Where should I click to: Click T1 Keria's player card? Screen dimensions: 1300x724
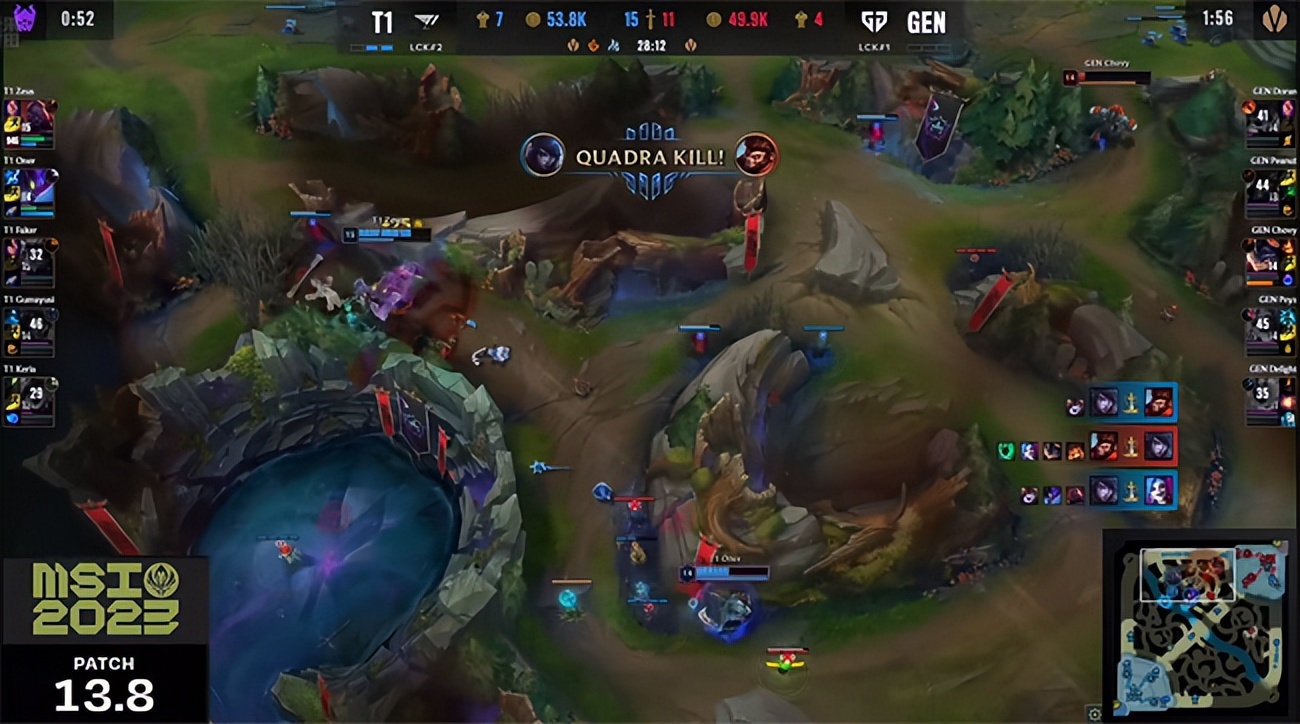click(x=28, y=402)
